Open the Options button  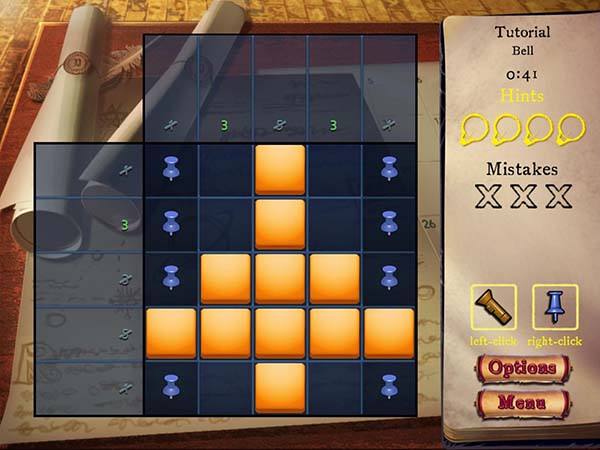point(522,367)
